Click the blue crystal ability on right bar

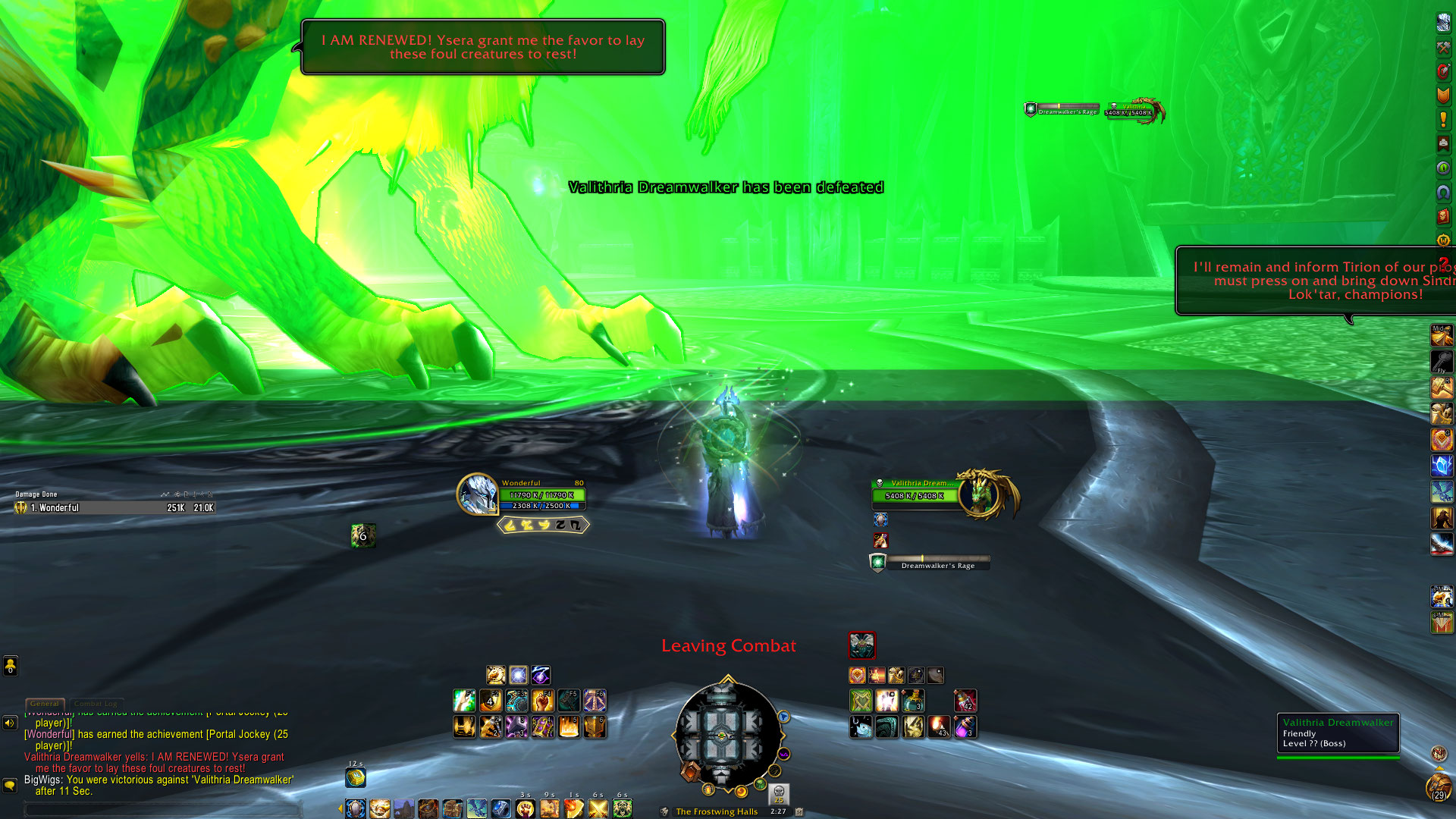click(1442, 465)
